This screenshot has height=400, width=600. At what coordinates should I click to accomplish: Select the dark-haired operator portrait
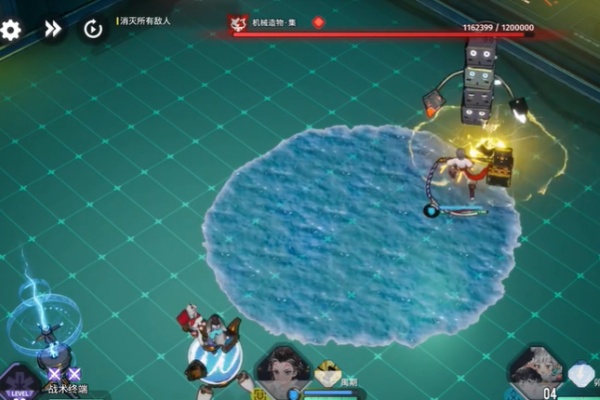click(283, 369)
